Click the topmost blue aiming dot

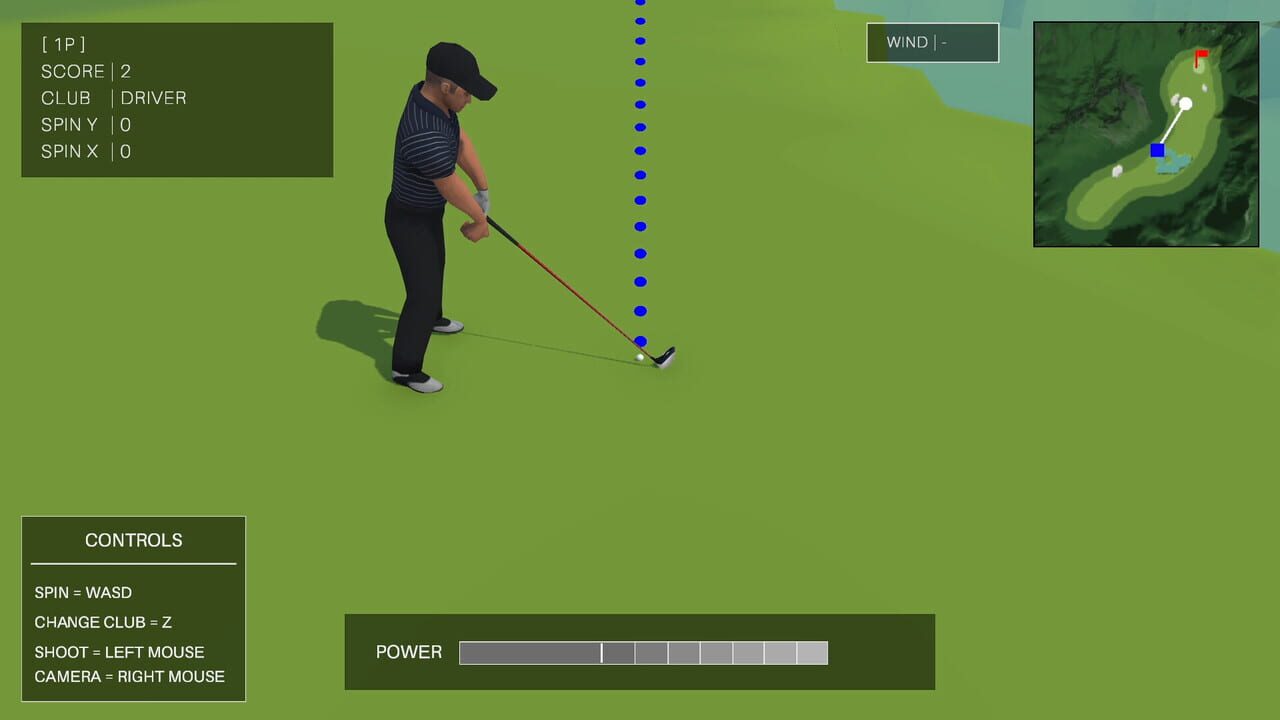639,4
